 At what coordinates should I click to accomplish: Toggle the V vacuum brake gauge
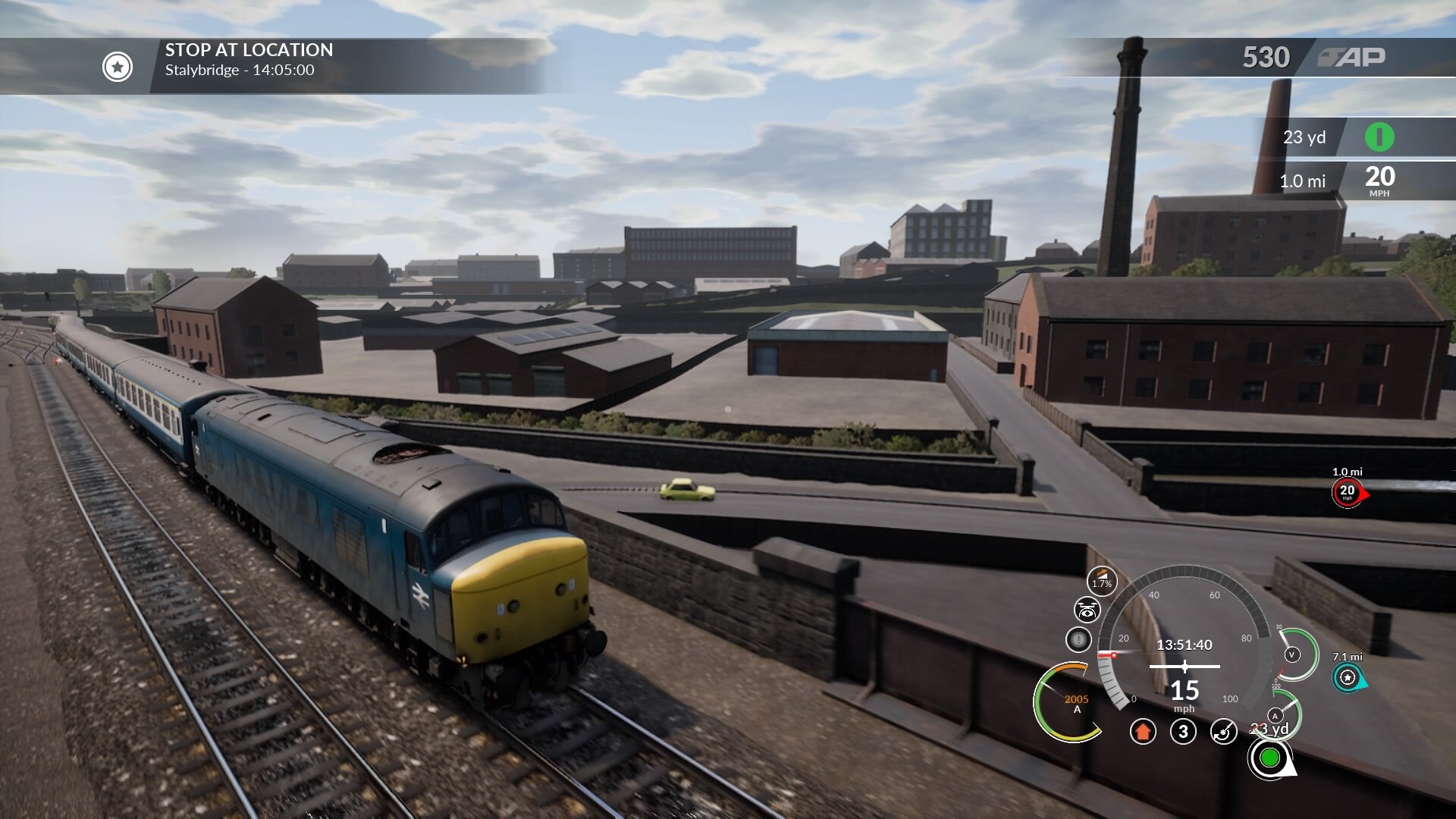1291,654
